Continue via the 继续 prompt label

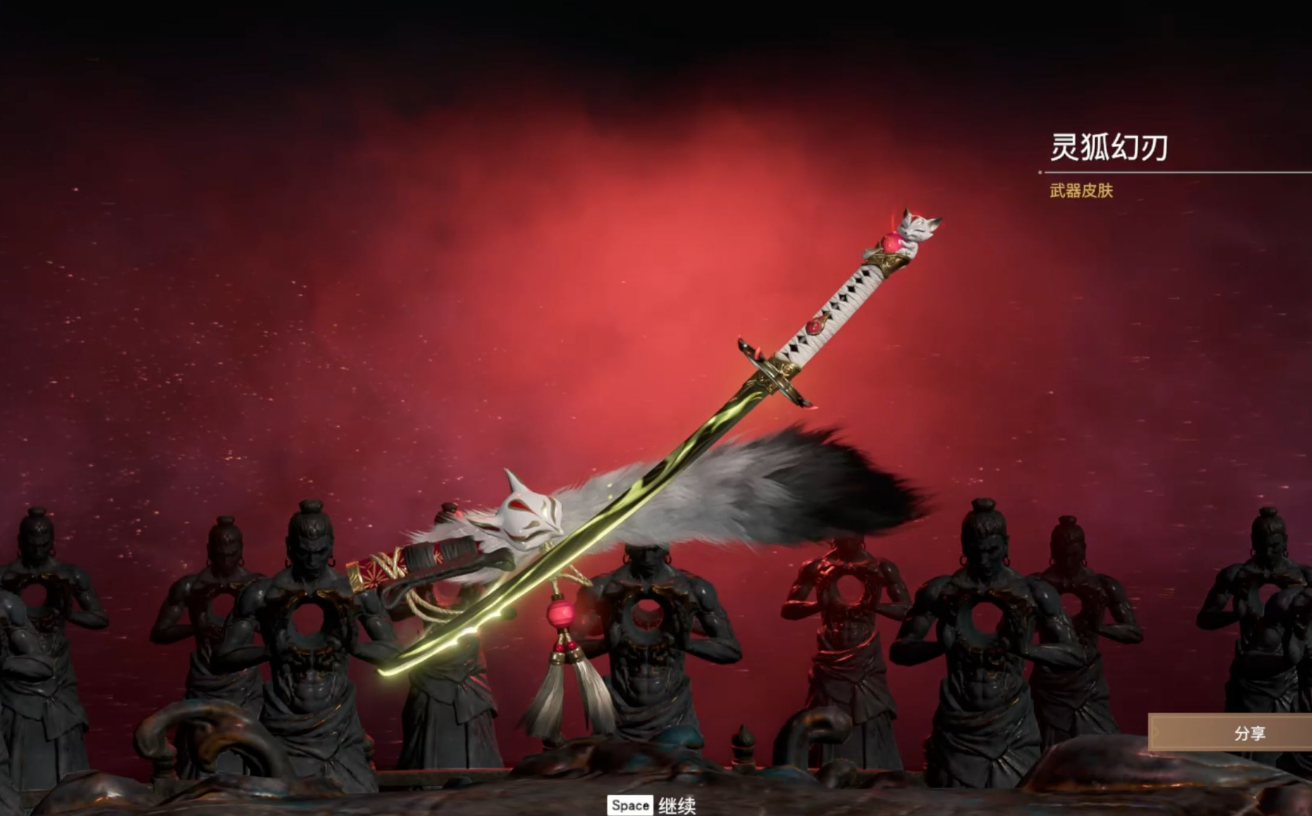click(x=677, y=805)
